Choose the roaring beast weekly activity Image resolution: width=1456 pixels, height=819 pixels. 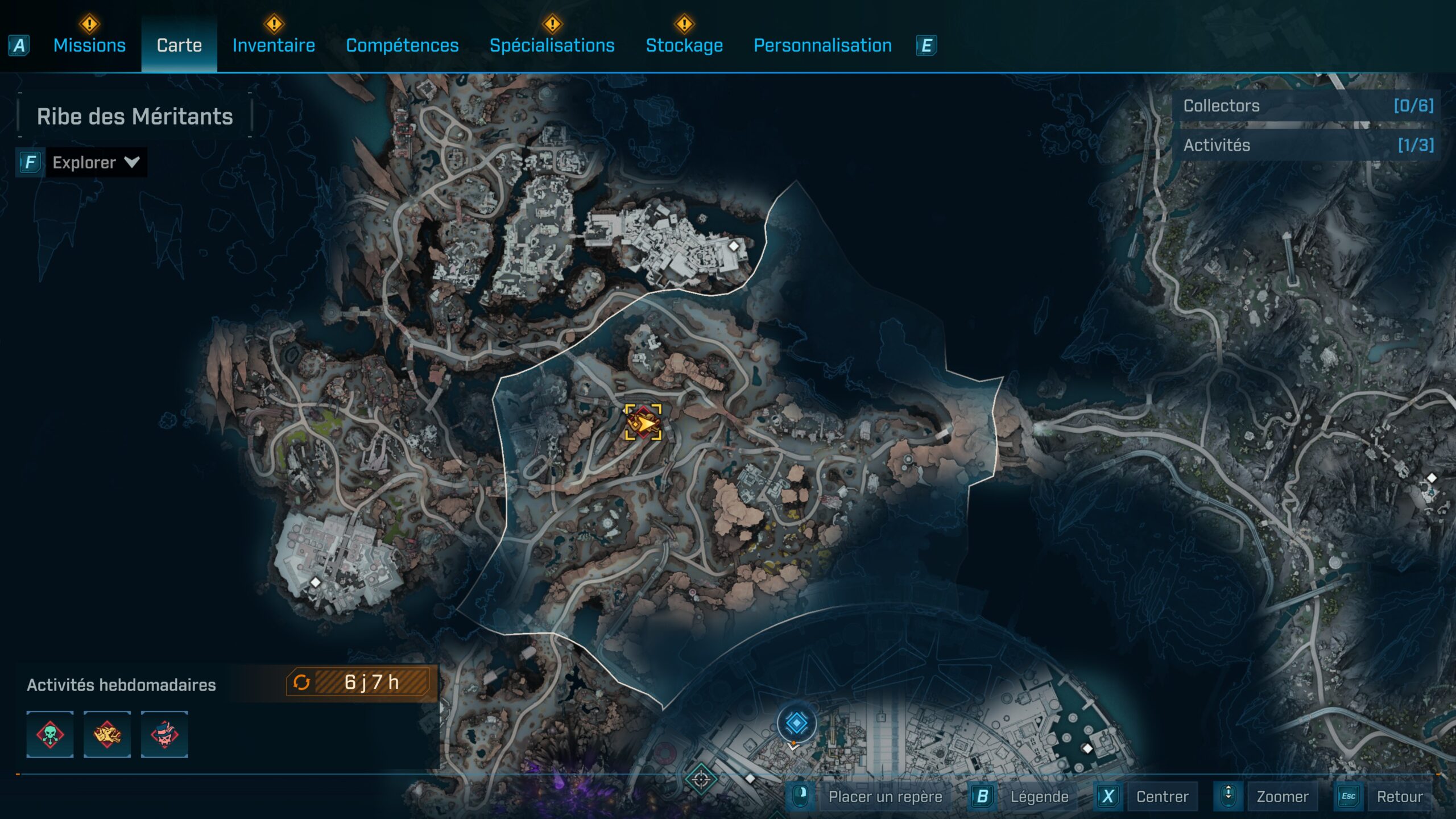click(107, 734)
